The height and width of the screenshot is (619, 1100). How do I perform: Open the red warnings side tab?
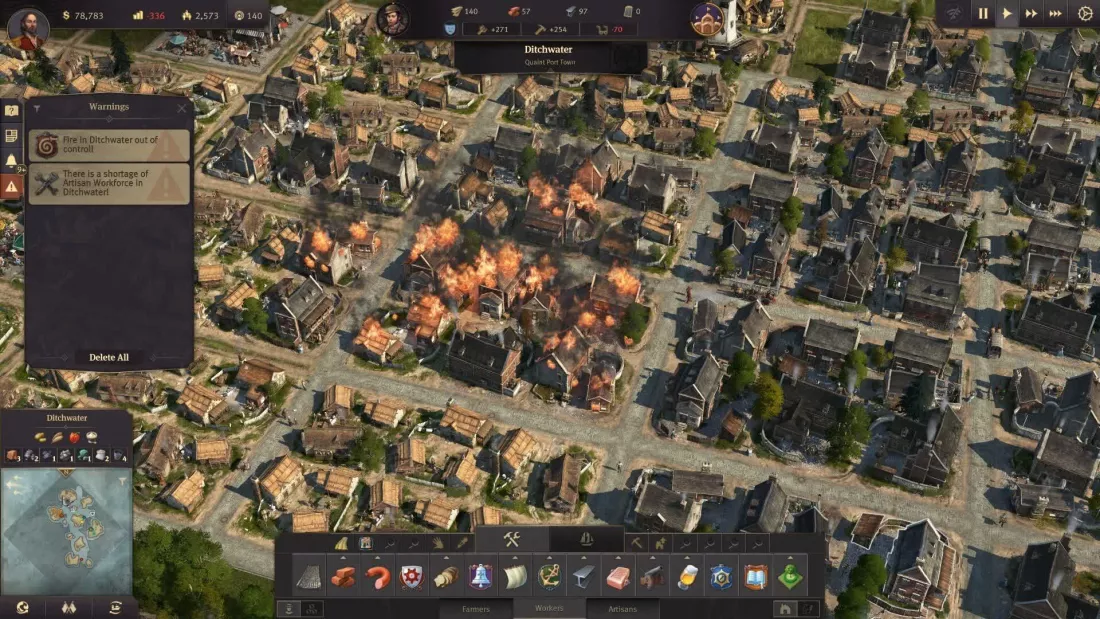11,186
